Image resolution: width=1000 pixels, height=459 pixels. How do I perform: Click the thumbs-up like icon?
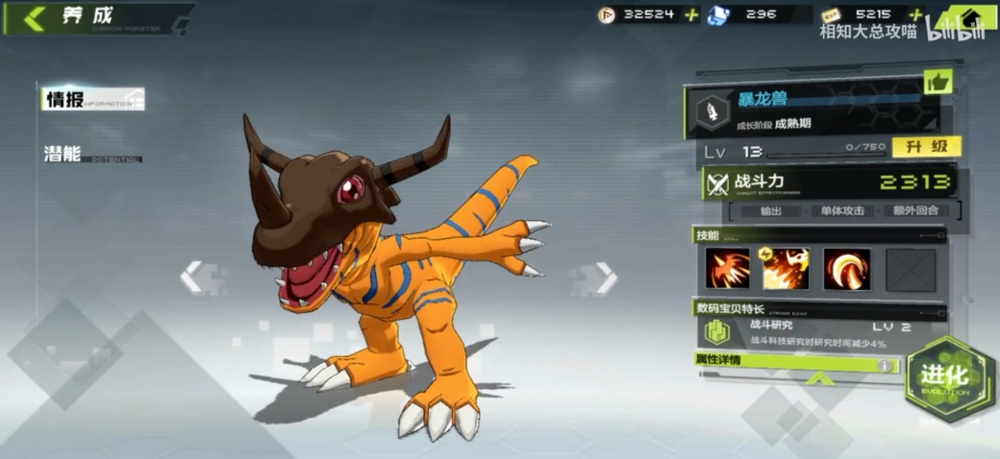coord(937,81)
